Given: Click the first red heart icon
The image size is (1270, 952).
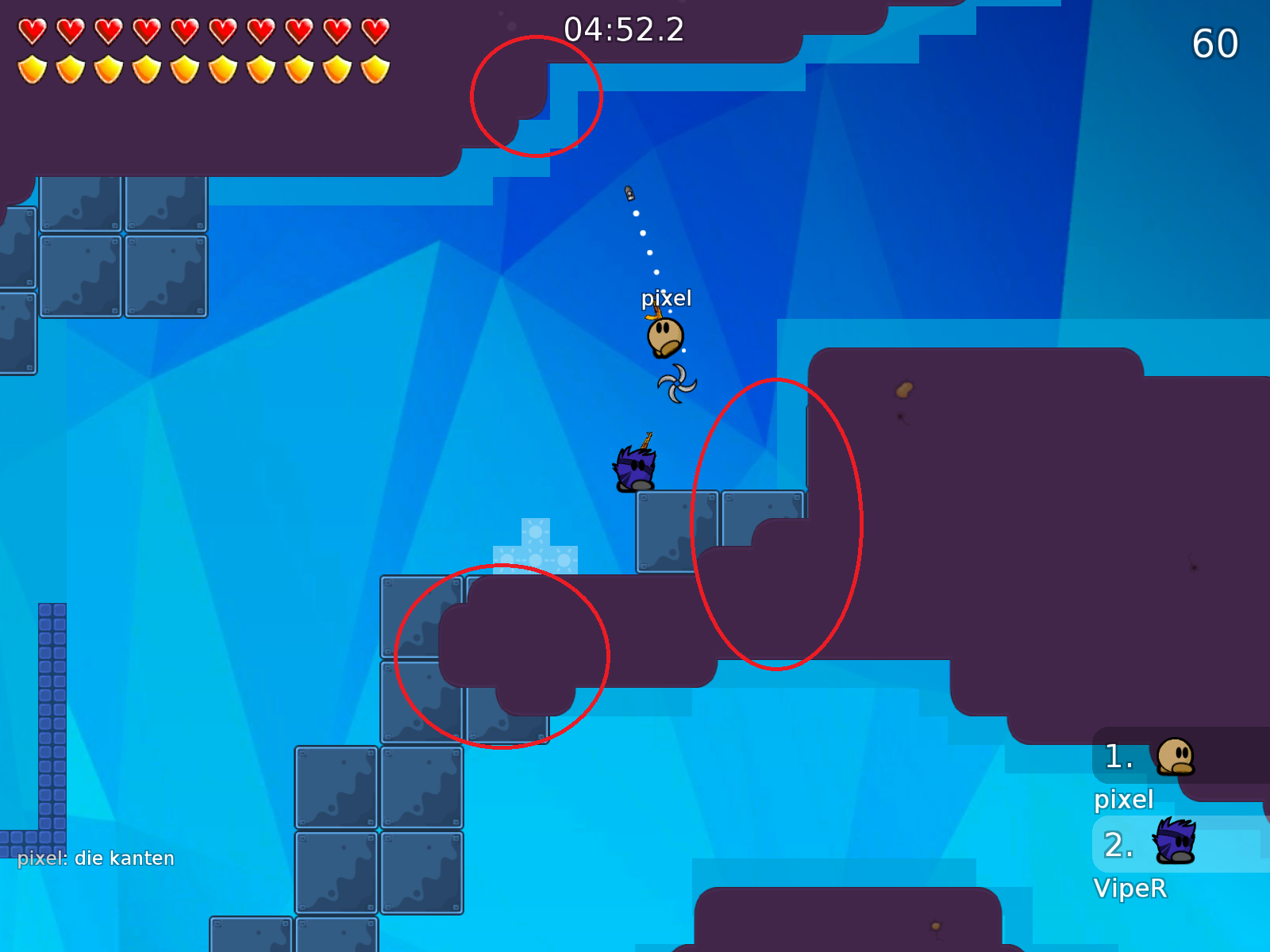Looking at the screenshot, I should point(32,30).
